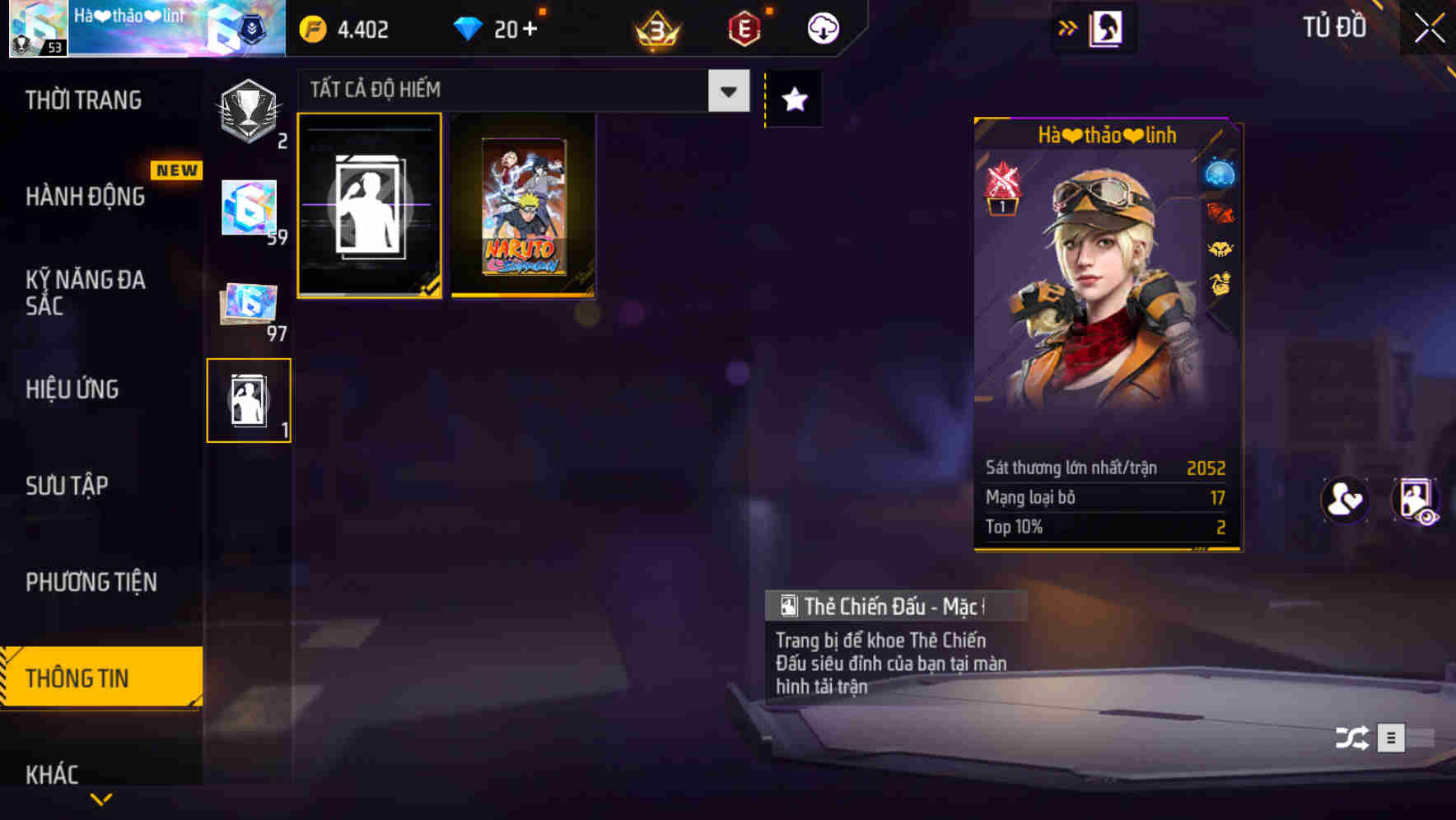
Task: Select the silhouette battle card thumbnail in grid
Action: click(370, 206)
